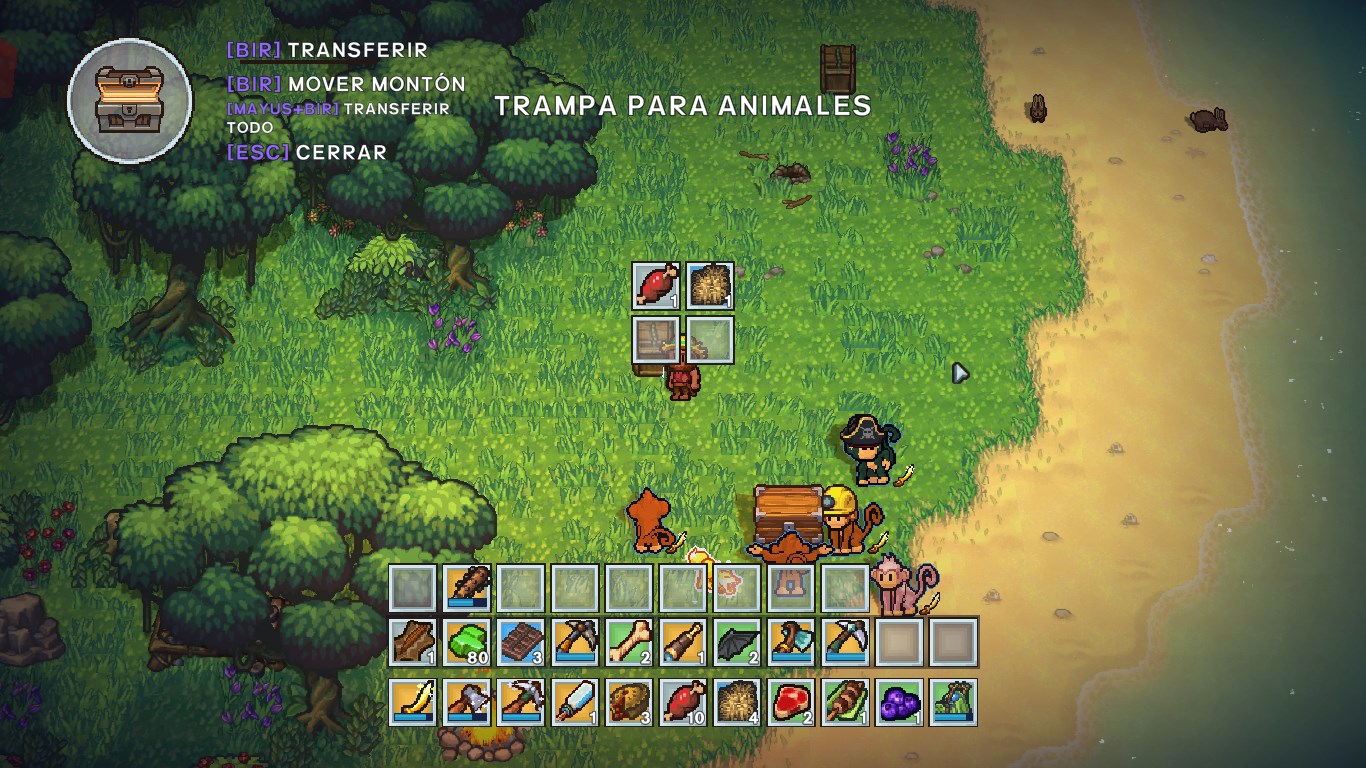Select the wooden planks stack of 3
Viewport: 1366px width, 768px height.
coord(522,643)
